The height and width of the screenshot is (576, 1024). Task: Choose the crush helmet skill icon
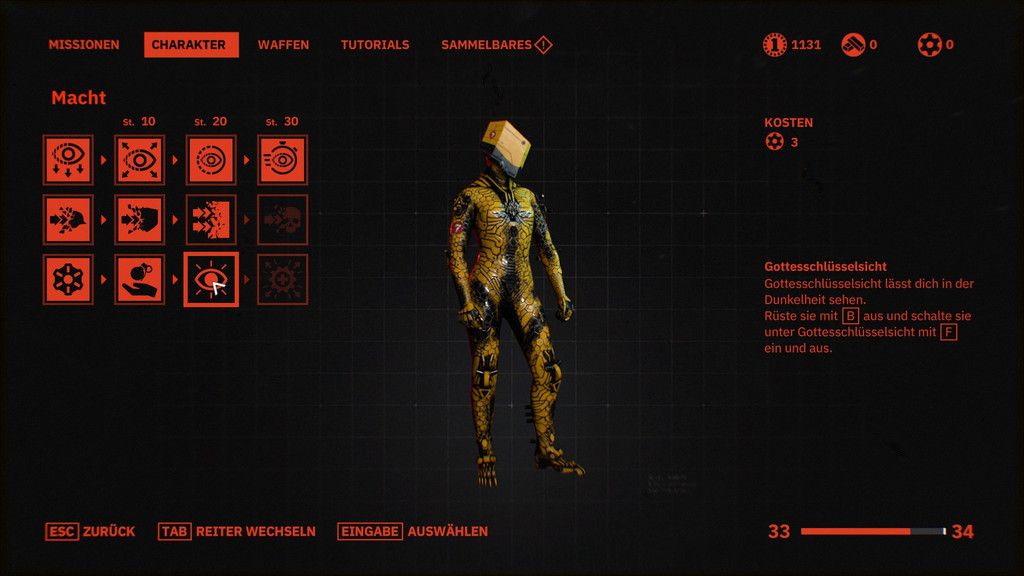coord(68,220)
